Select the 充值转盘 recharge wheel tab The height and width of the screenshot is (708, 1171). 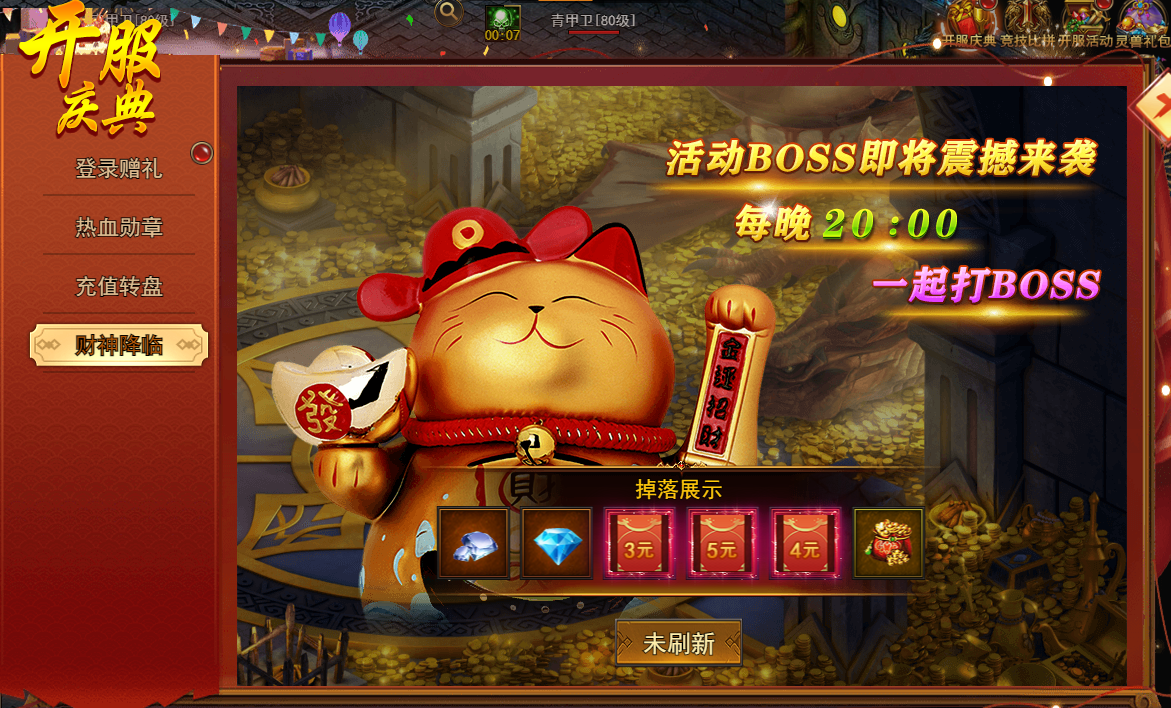pos(118,287)
